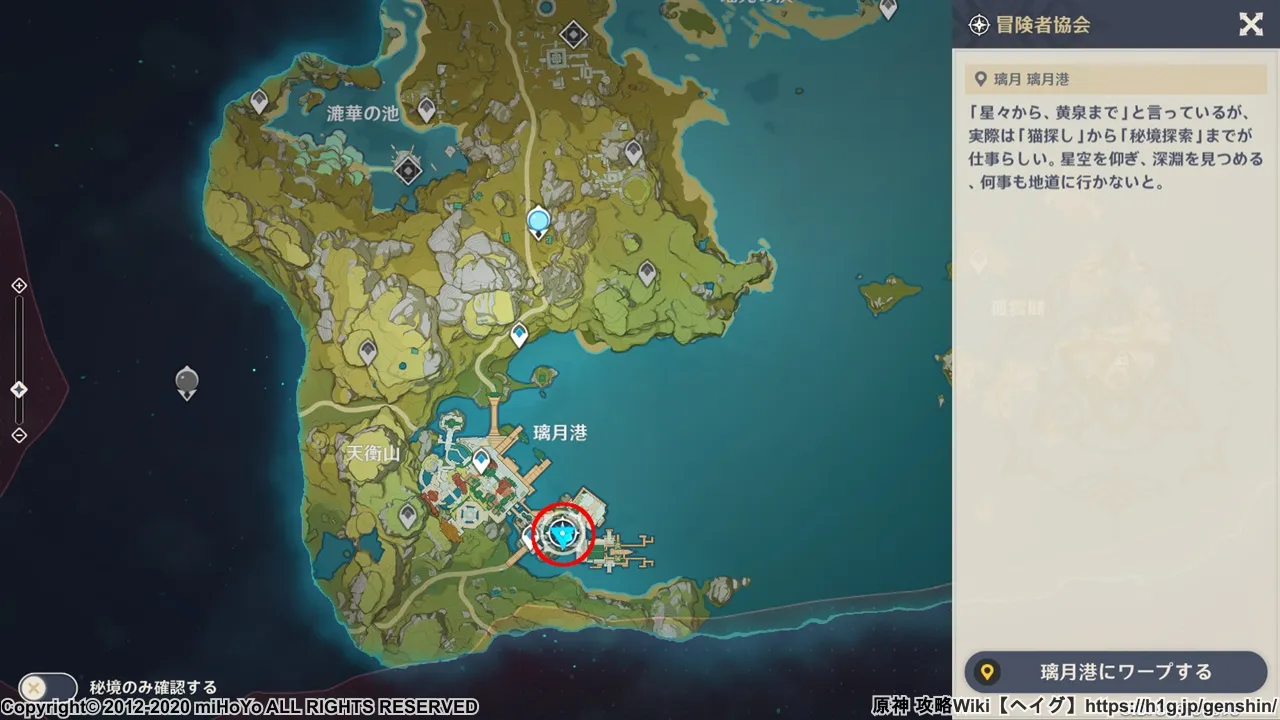Choose the domain marker beside 滌華の池
Image resolution: width=1280 pixels, height=720 pixels.
[x=407, y=170]
